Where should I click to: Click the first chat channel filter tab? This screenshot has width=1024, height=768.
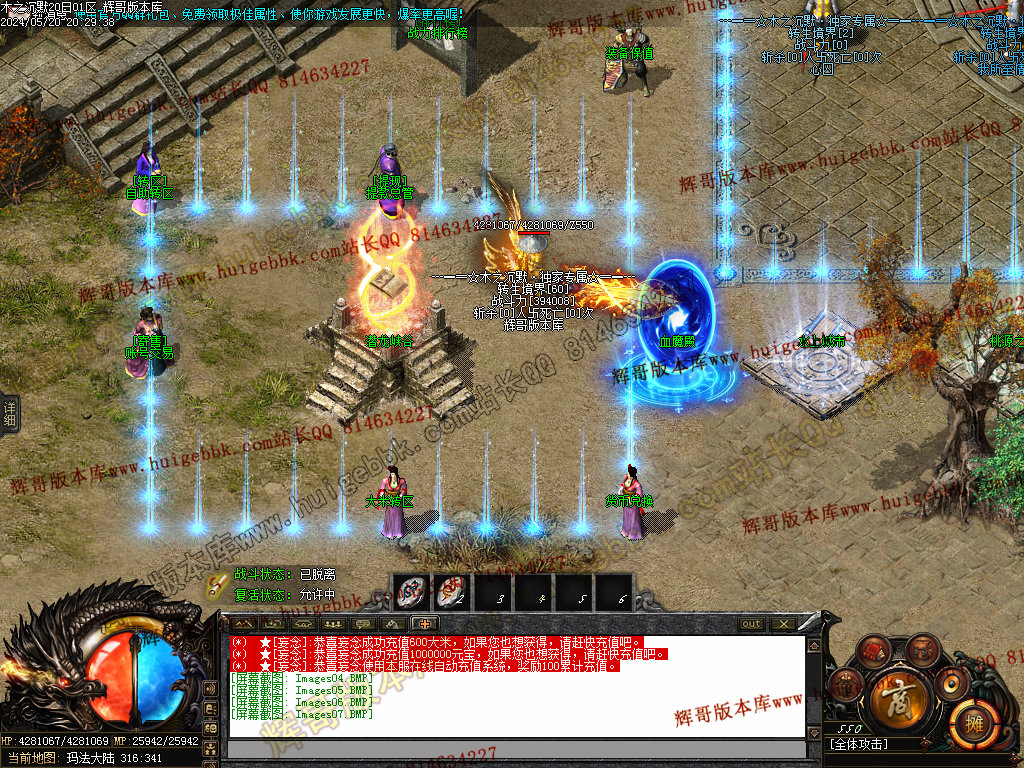243,624
